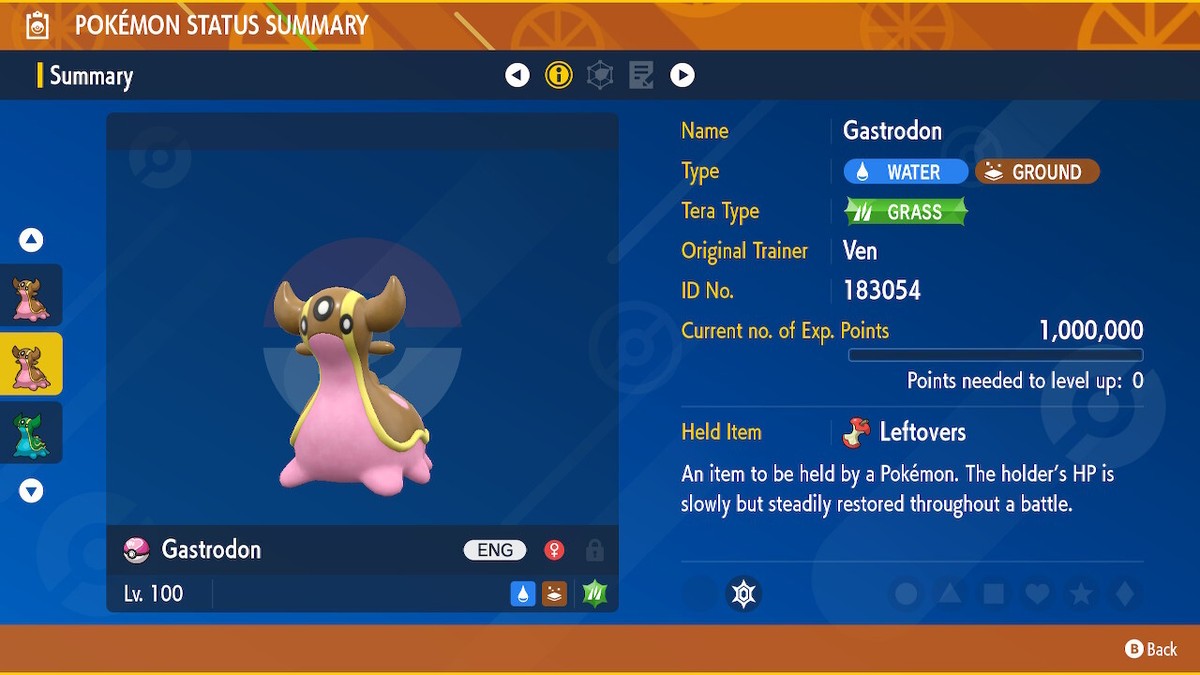Show the next Pokémon with down arrow

click(31, 491)
